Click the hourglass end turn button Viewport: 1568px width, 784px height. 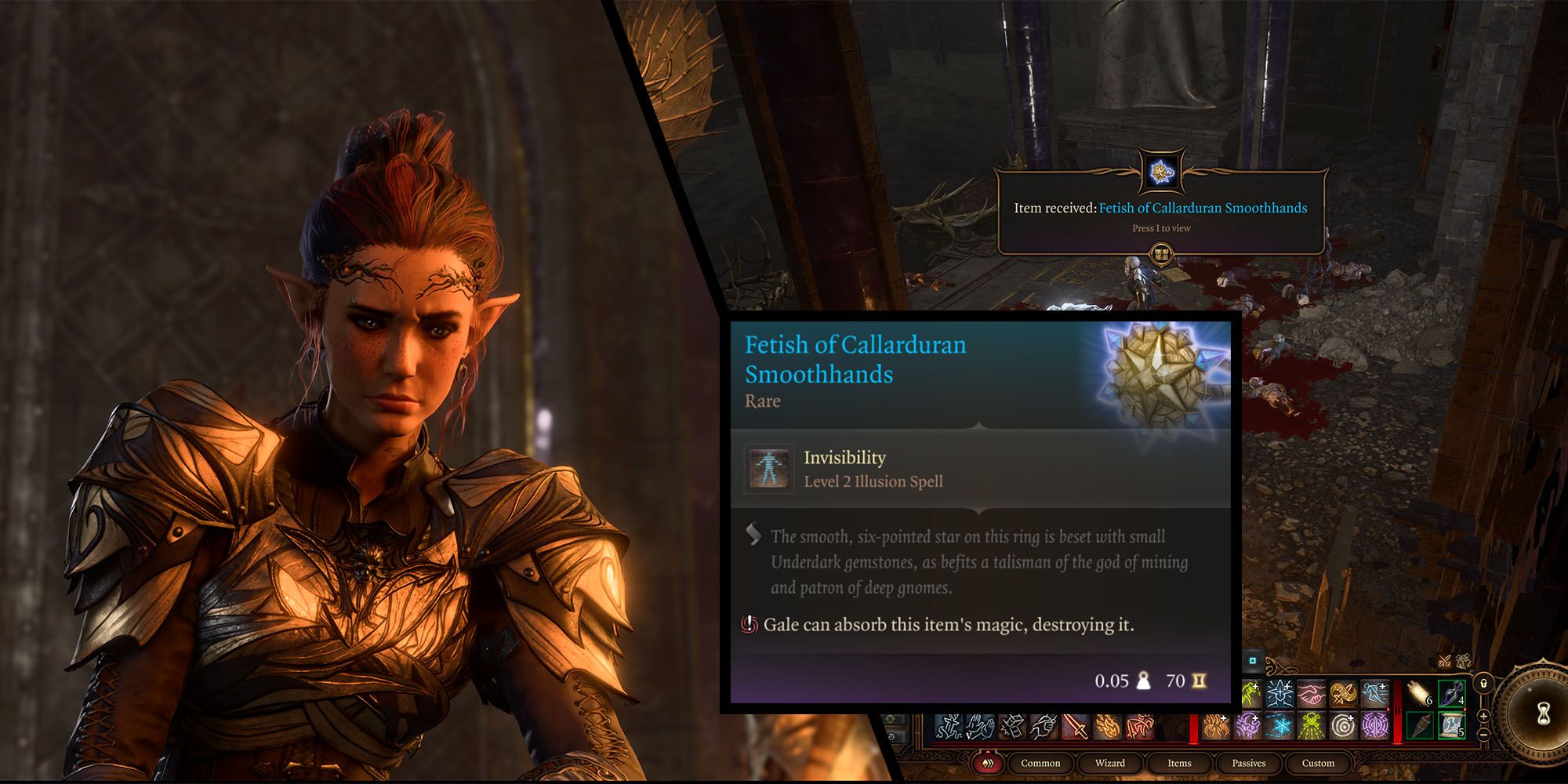pyautogui.click(x=1543, y=713)
